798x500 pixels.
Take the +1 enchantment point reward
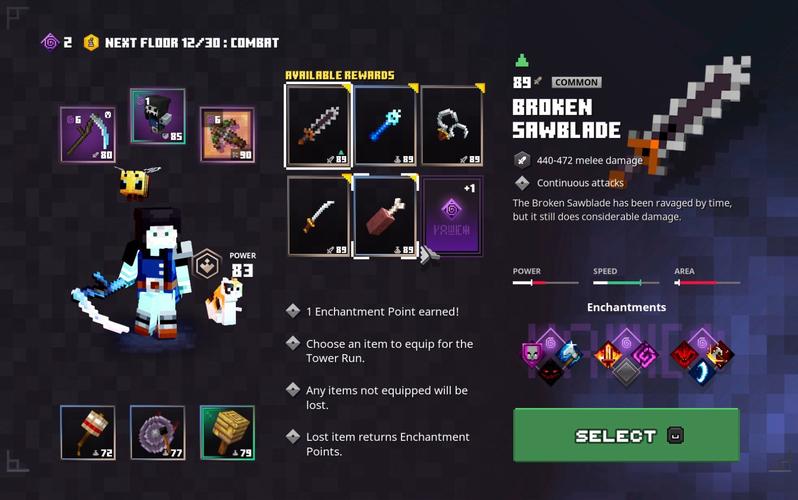pos(452,215)
